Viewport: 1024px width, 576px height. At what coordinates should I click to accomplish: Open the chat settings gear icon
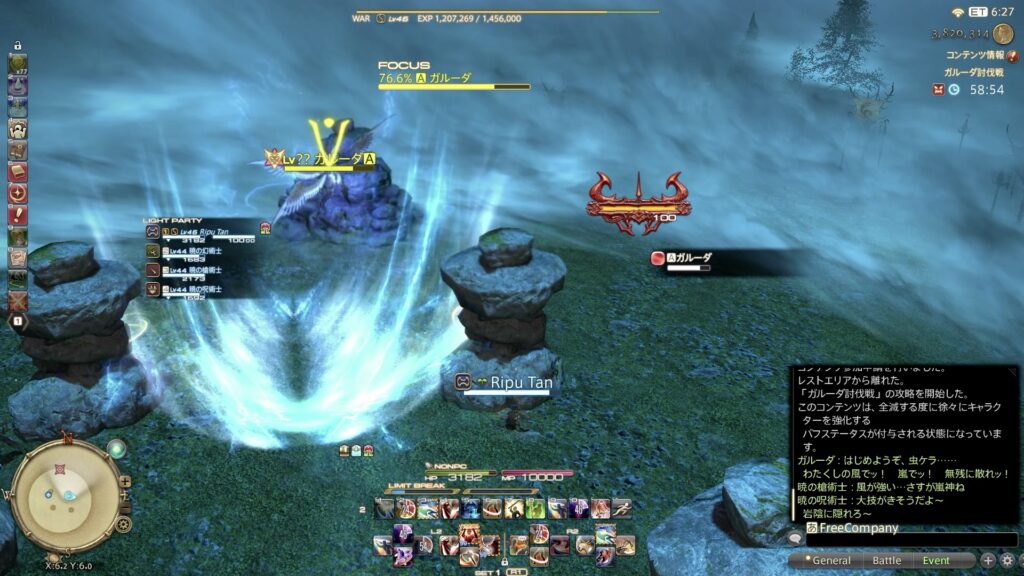coord(1007,561)
